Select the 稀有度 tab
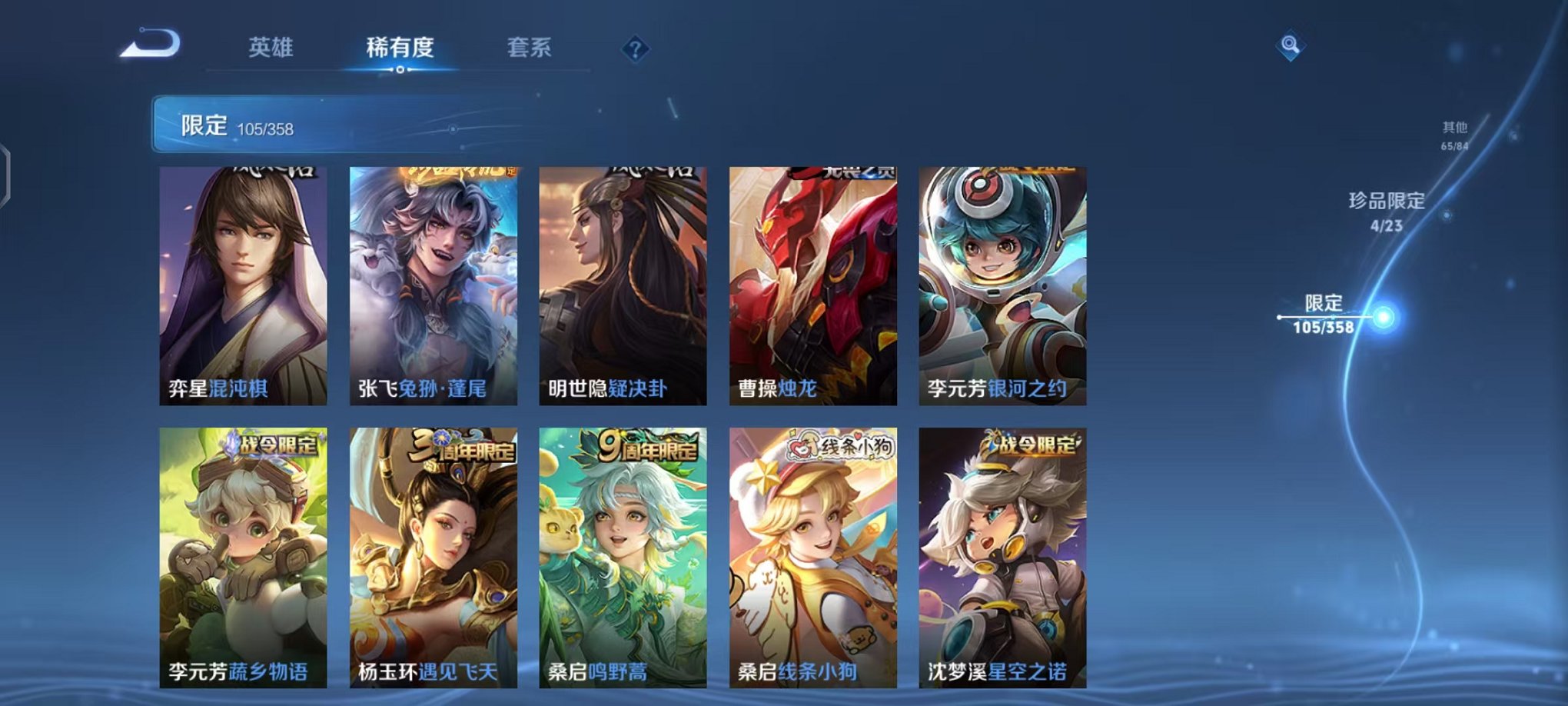1568x706 pixels. [x=399, y=48]
